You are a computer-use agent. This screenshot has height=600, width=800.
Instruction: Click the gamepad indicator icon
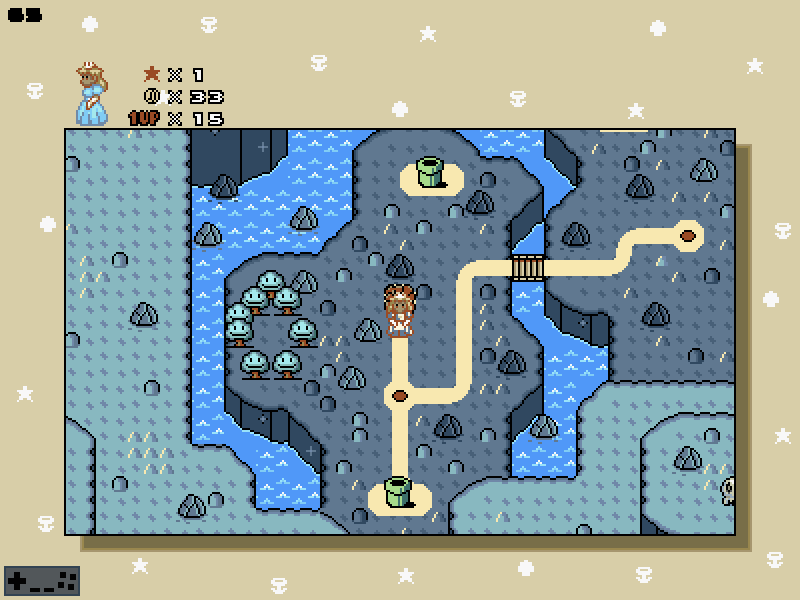42,580
